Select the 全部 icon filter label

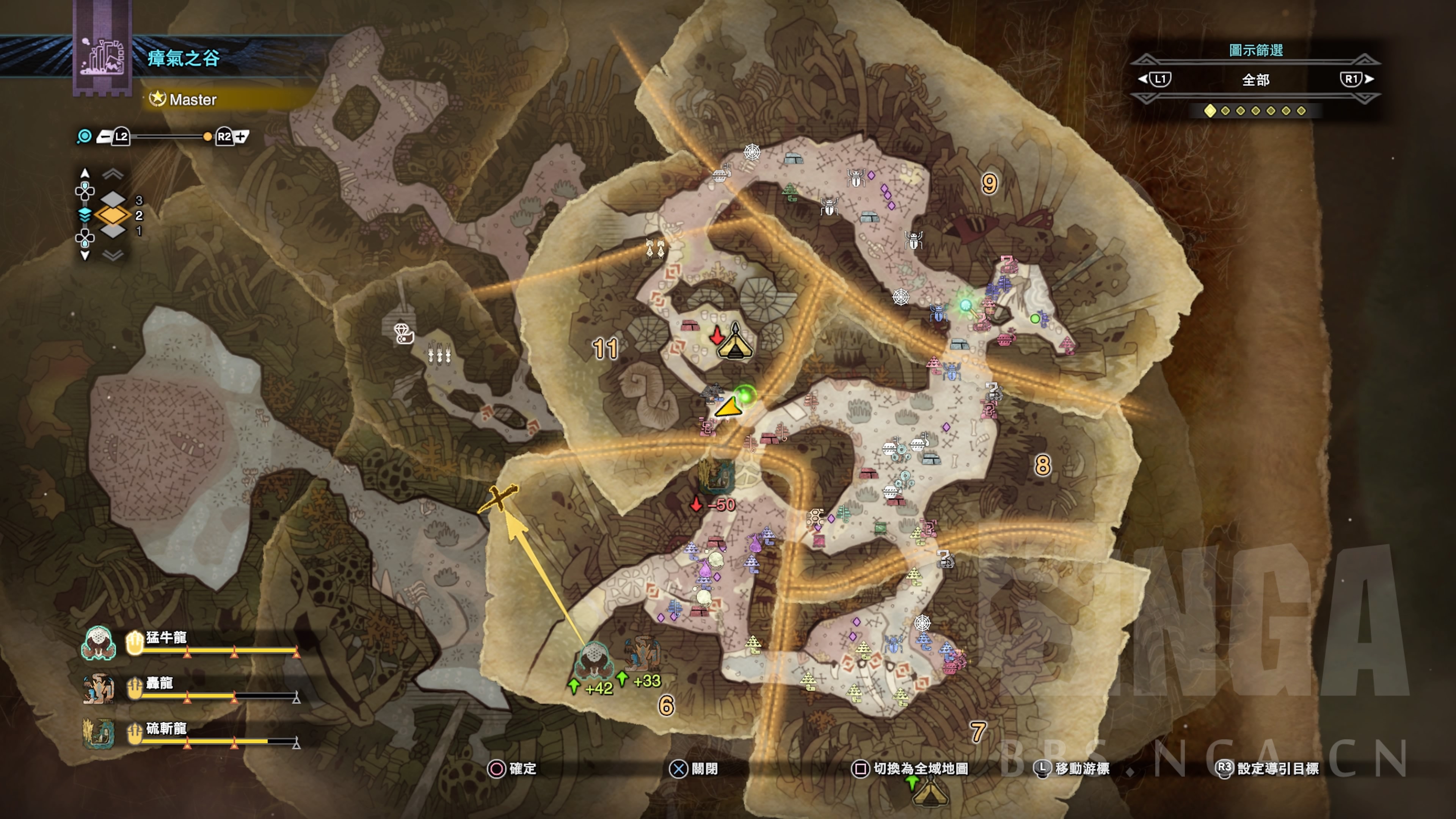[x=1255, y=80]
